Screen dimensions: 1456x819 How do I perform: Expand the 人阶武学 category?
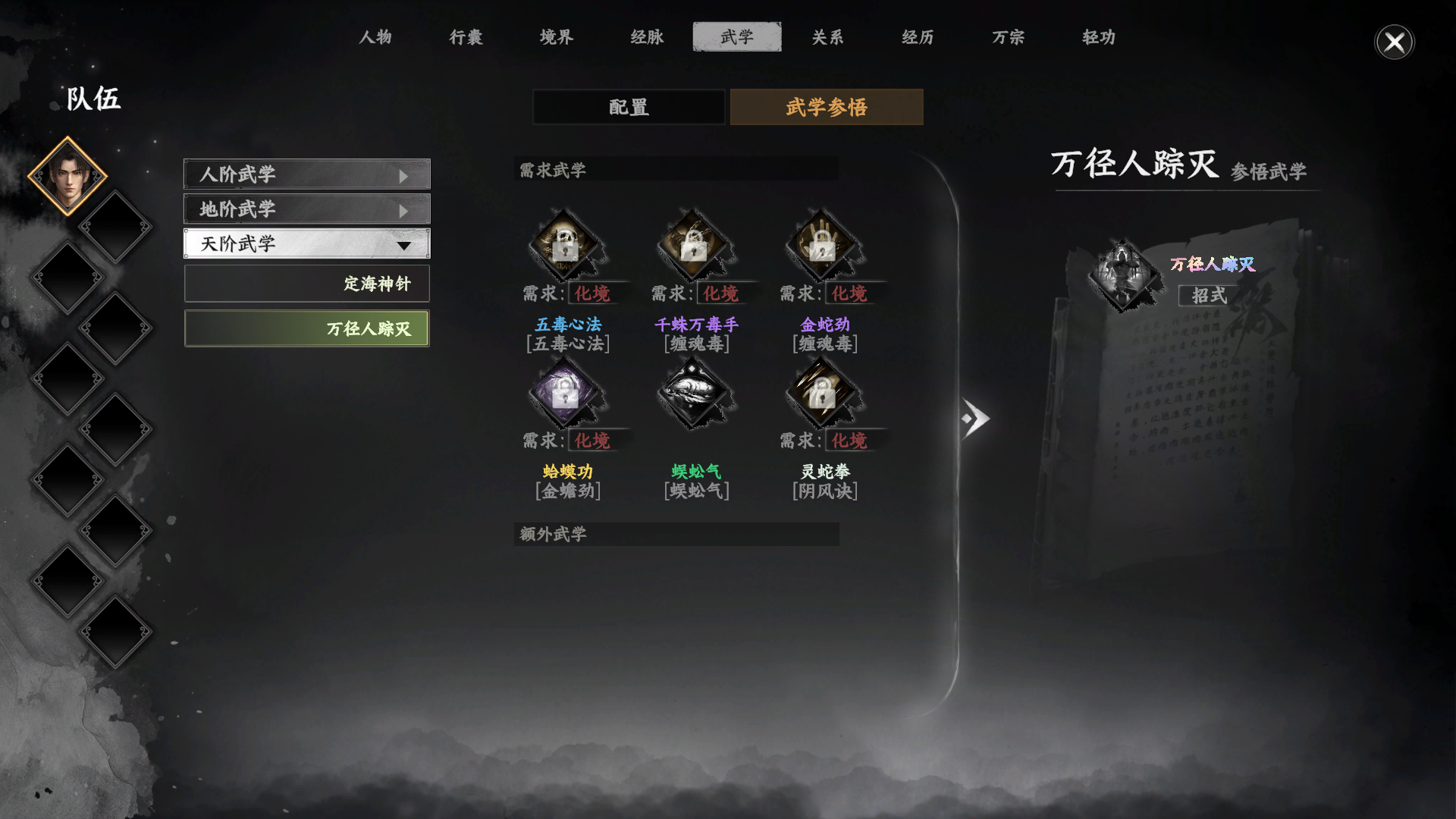[306, 174]
